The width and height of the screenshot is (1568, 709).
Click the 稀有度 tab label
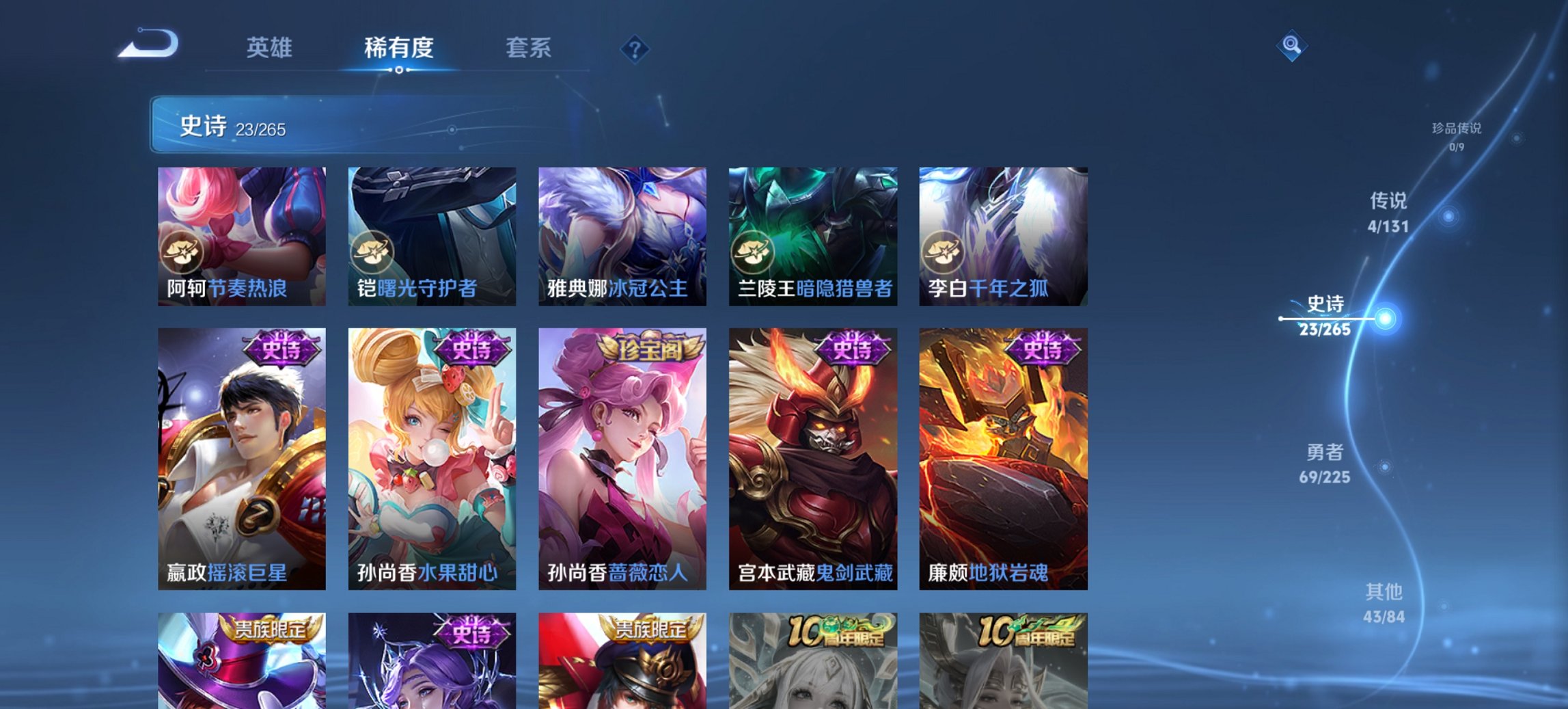pos(398,47)
